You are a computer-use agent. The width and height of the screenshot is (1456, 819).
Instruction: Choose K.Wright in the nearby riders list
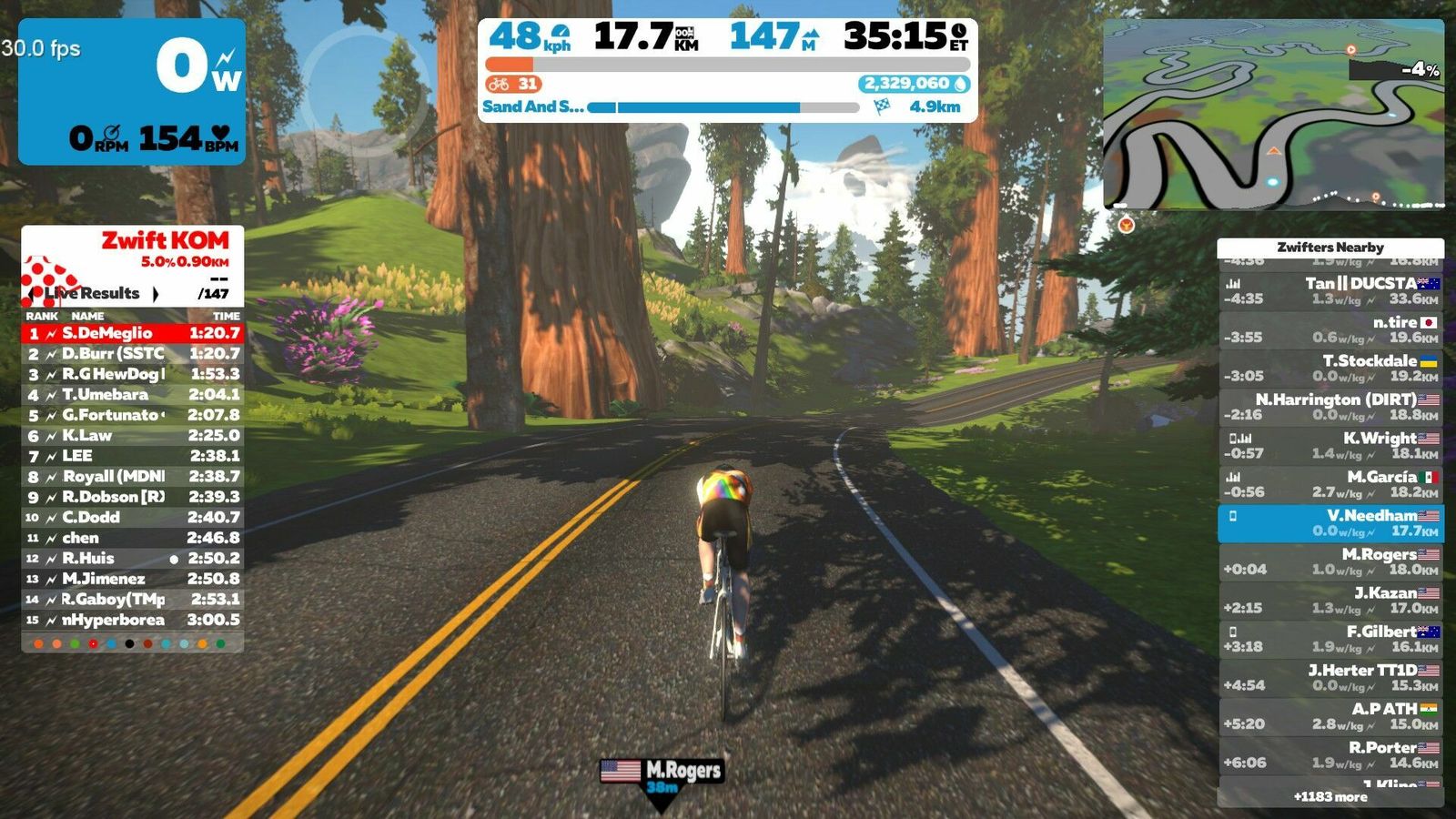pyautogui.click(x=1330, y=446)
